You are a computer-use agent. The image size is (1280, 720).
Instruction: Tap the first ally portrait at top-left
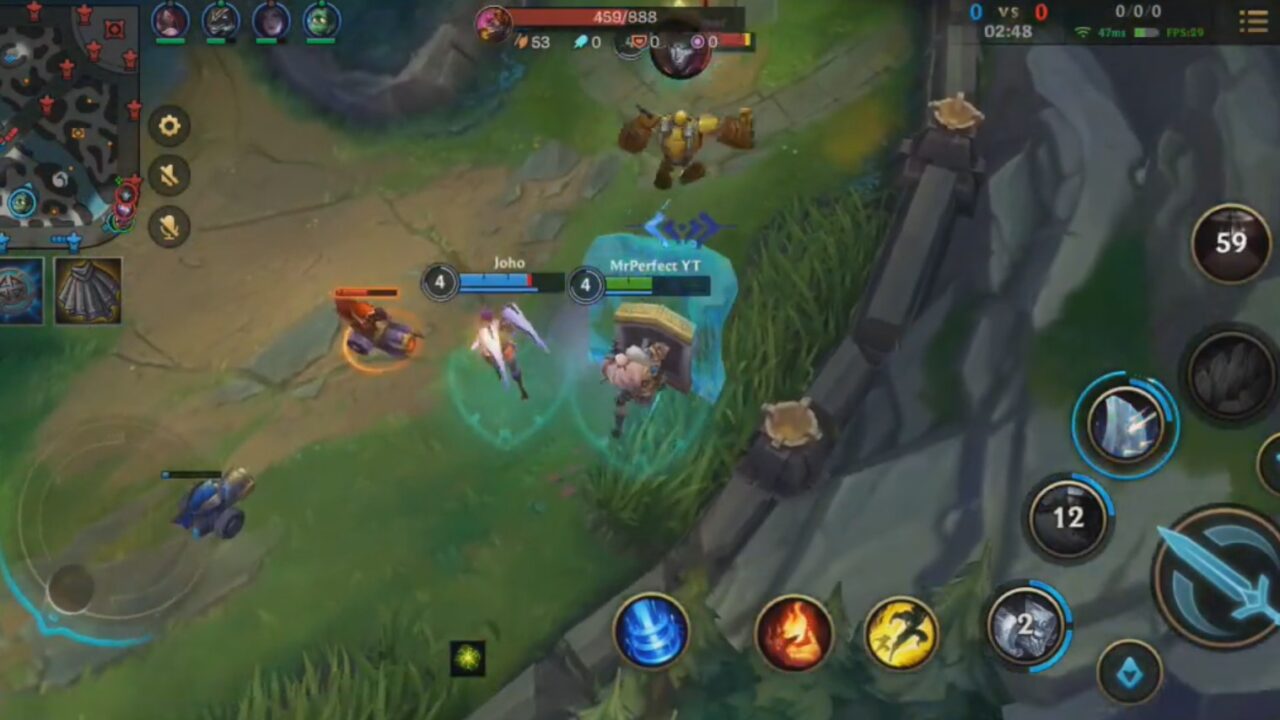[170, 18]
